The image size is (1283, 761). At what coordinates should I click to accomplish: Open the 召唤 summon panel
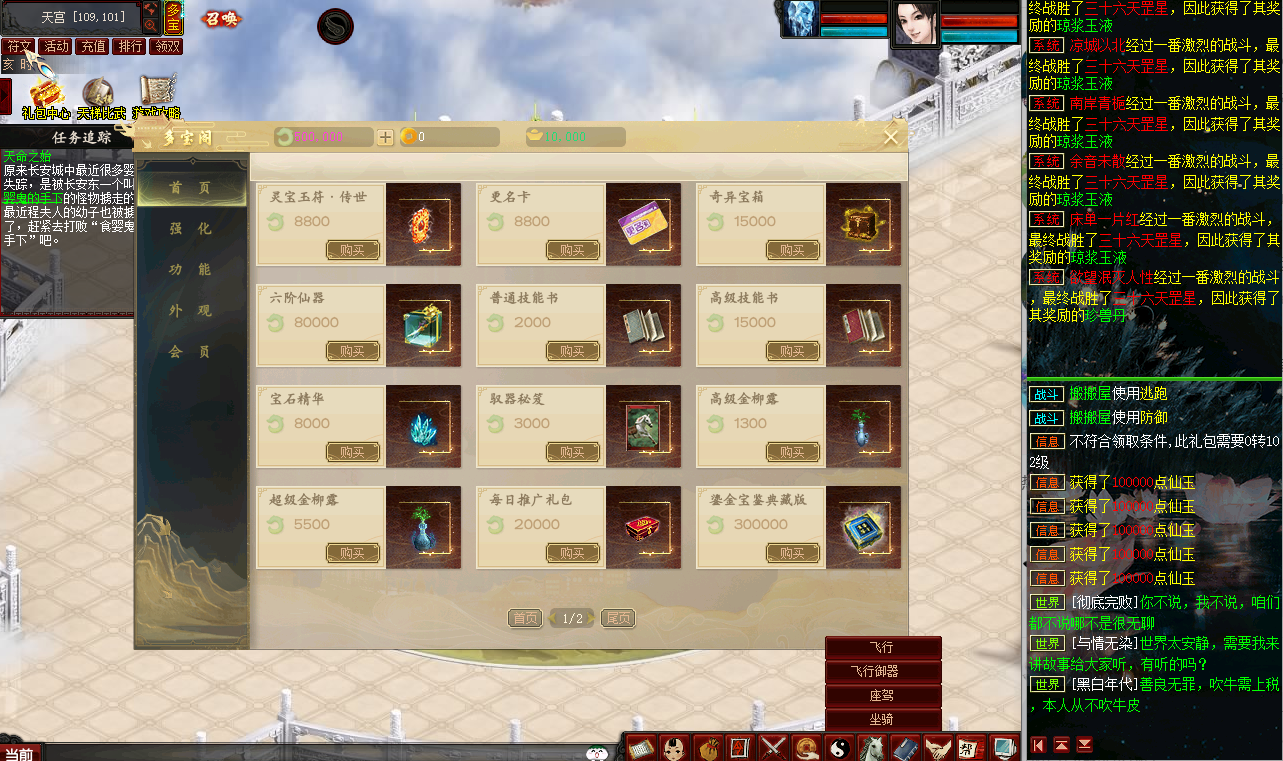[x=220, y=18]
